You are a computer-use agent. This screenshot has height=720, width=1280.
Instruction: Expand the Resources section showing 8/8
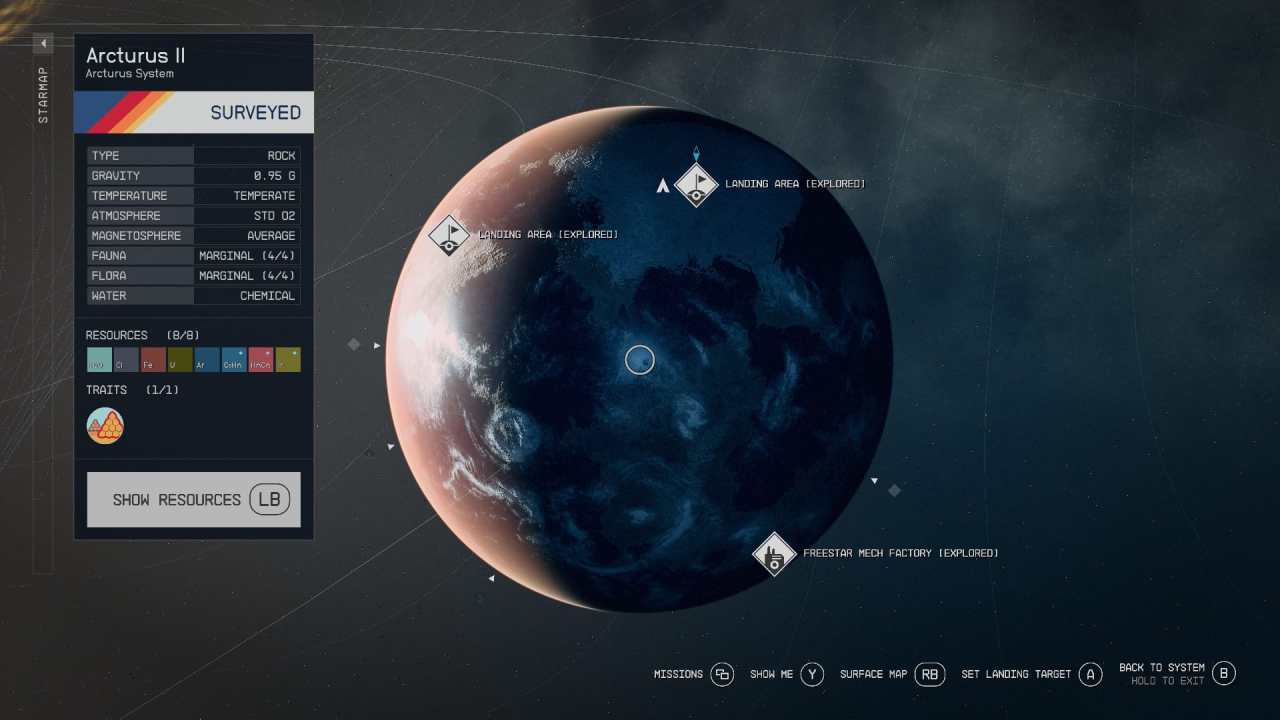coord(117,335)
